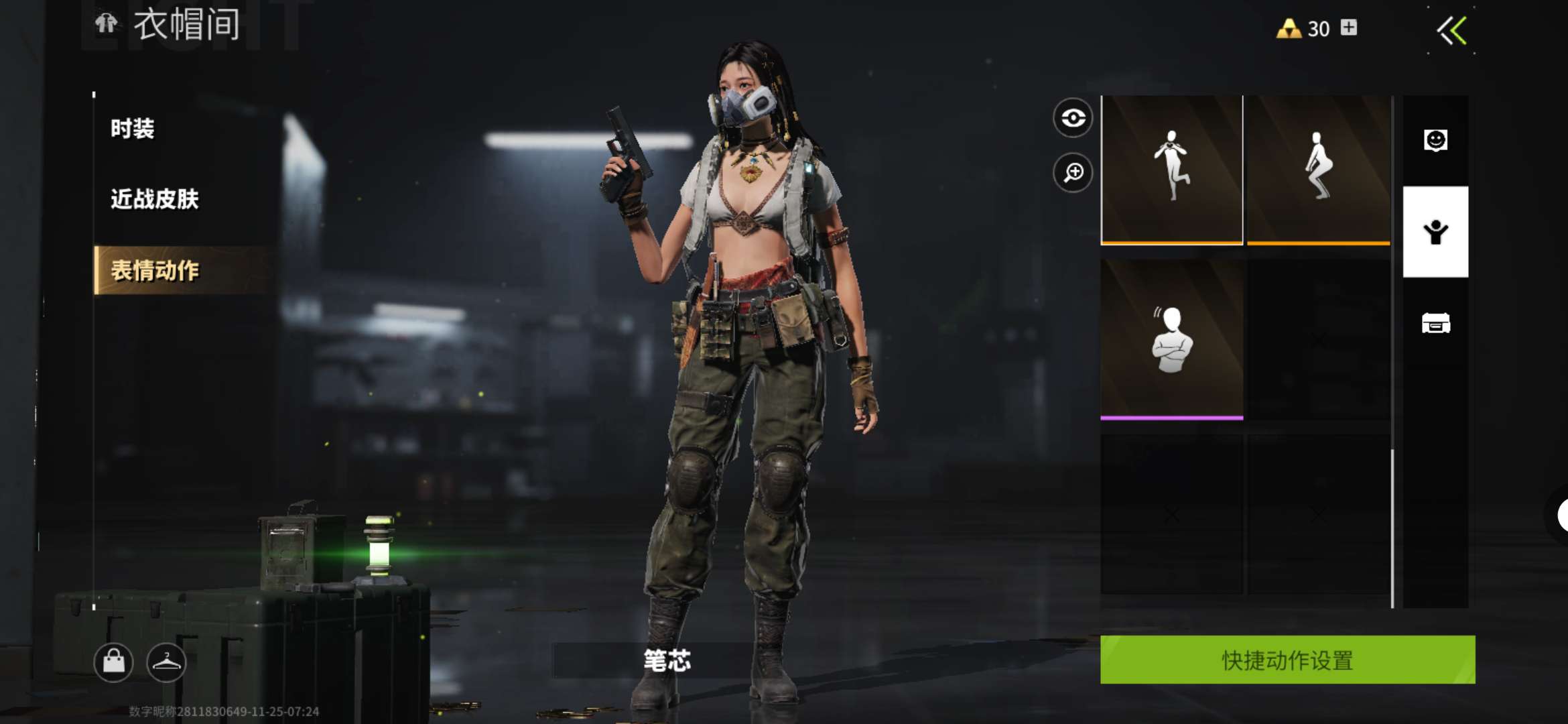Add currency with the plus button
The width and height of the screenshot is (1568, 724).
(x=1349, y=27)
